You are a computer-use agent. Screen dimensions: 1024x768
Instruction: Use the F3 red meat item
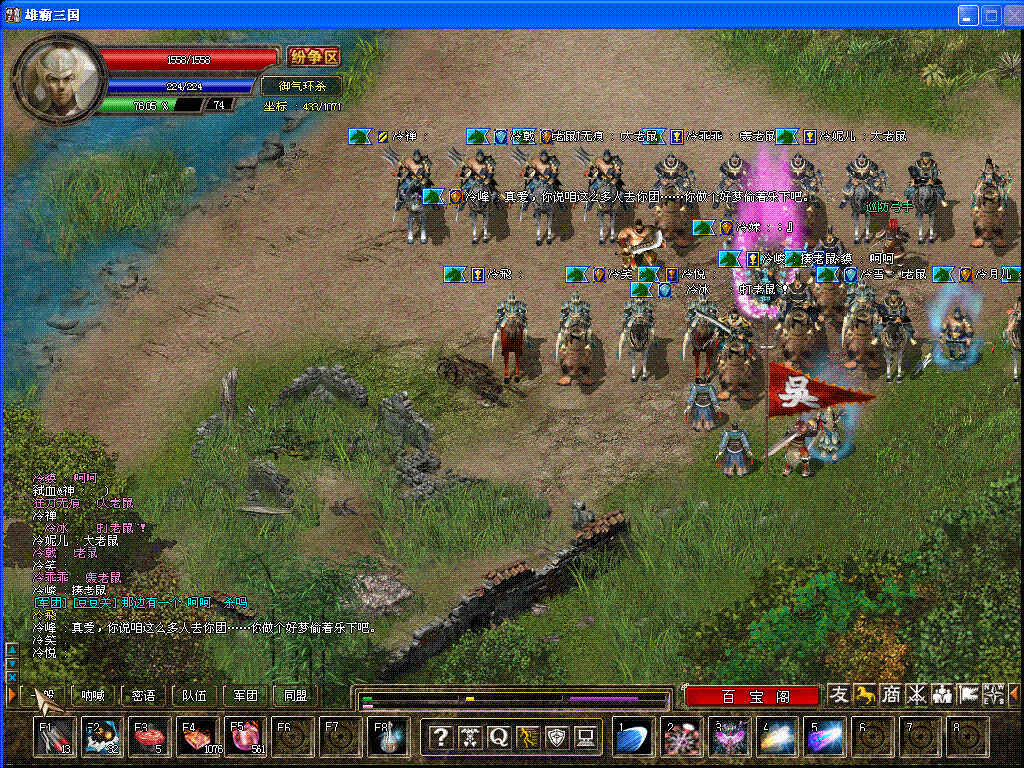pyautogui.click(x=147, y=737)
